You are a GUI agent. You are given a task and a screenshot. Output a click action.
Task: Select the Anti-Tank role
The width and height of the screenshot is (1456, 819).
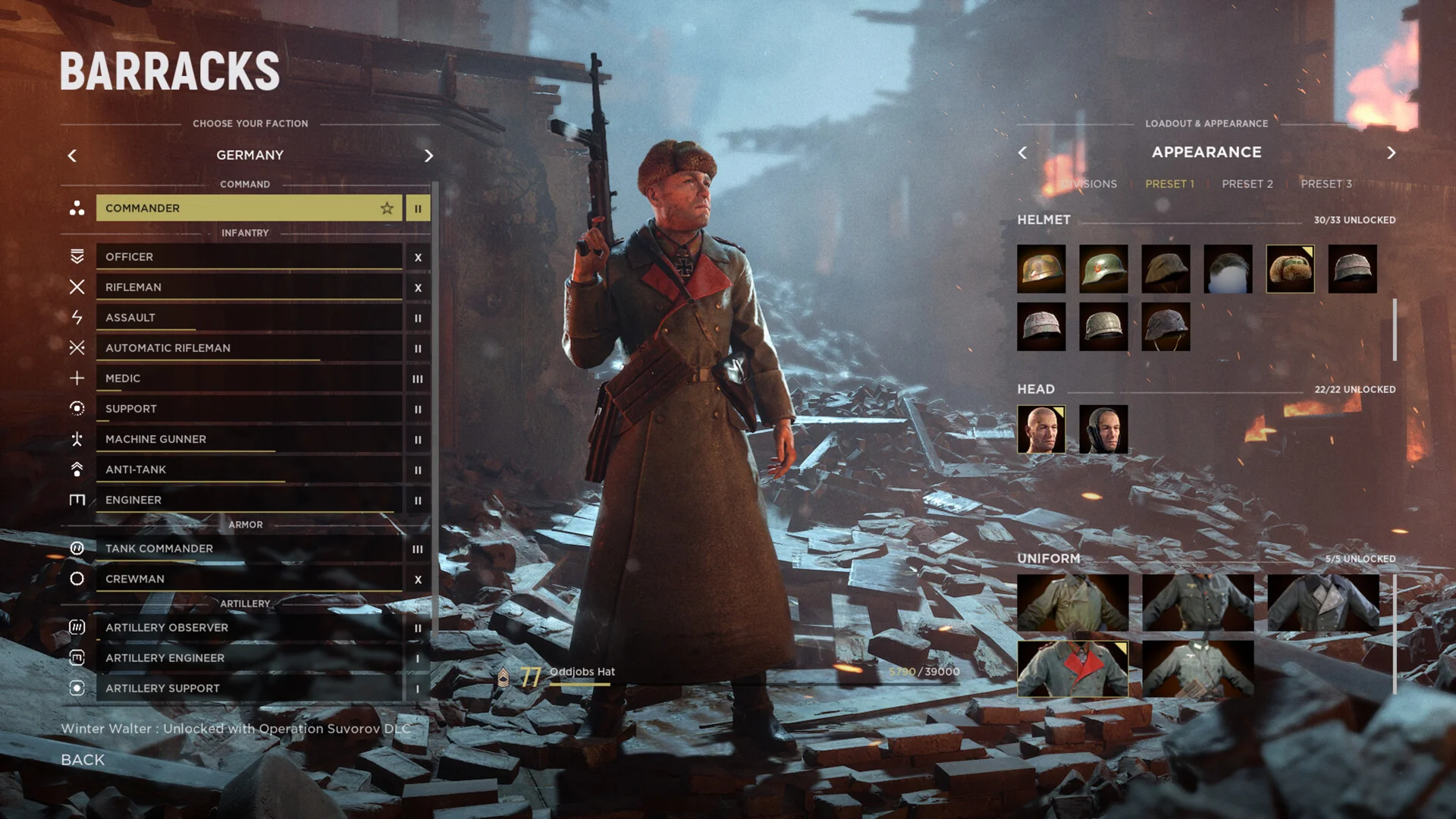[249, 469]
